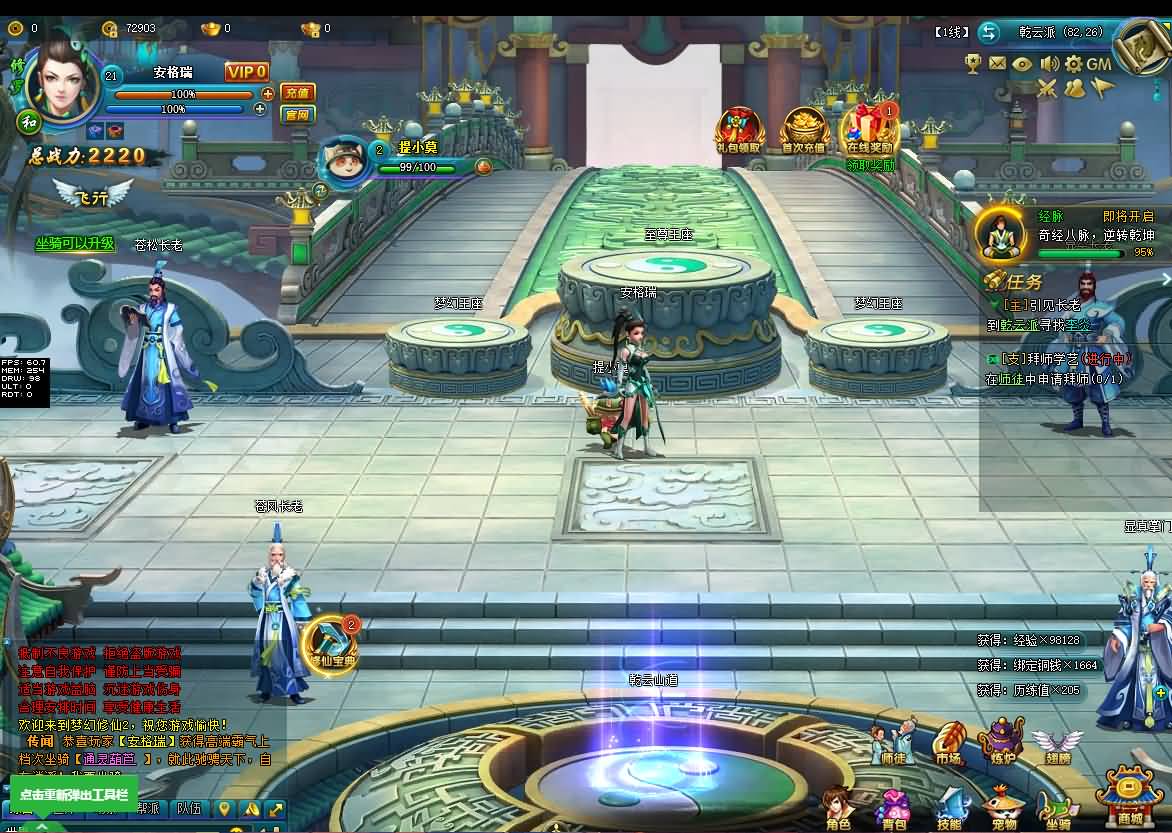Open the 背包 backpack
The width and height of the screenshot is (1172, 833).
point(893,808)
